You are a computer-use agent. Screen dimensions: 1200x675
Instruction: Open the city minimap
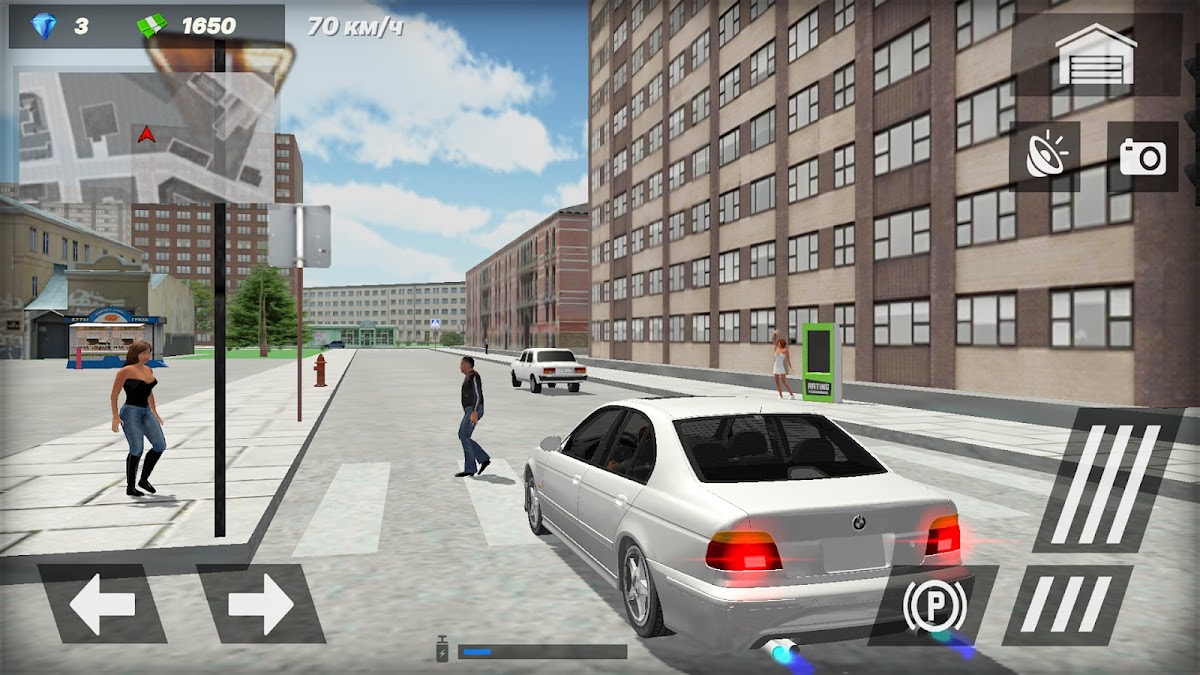pyautogui.click(x=146, y=135)
